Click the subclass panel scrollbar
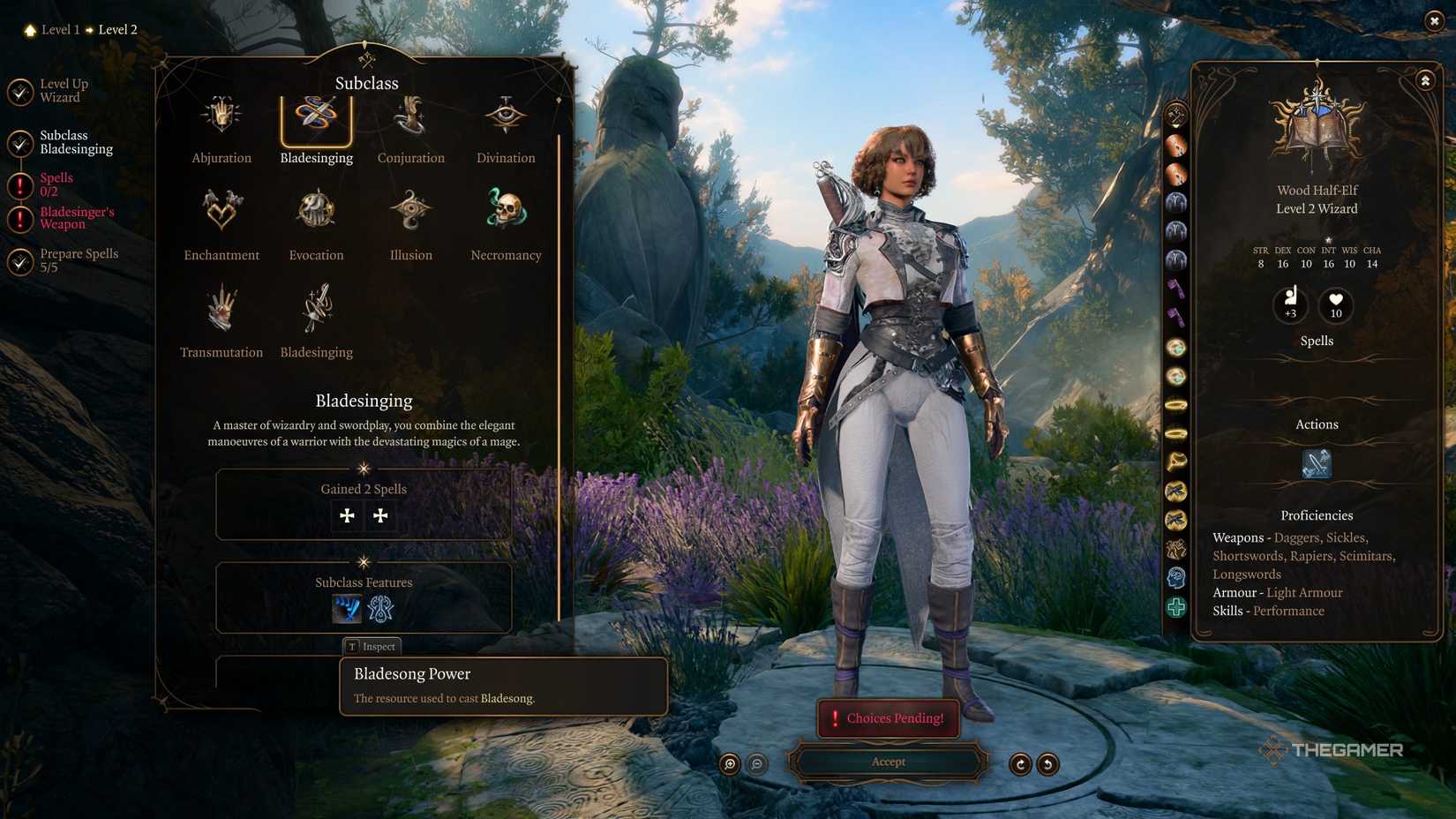This screenshot has width=1456, height=819. tap(560, 353)
